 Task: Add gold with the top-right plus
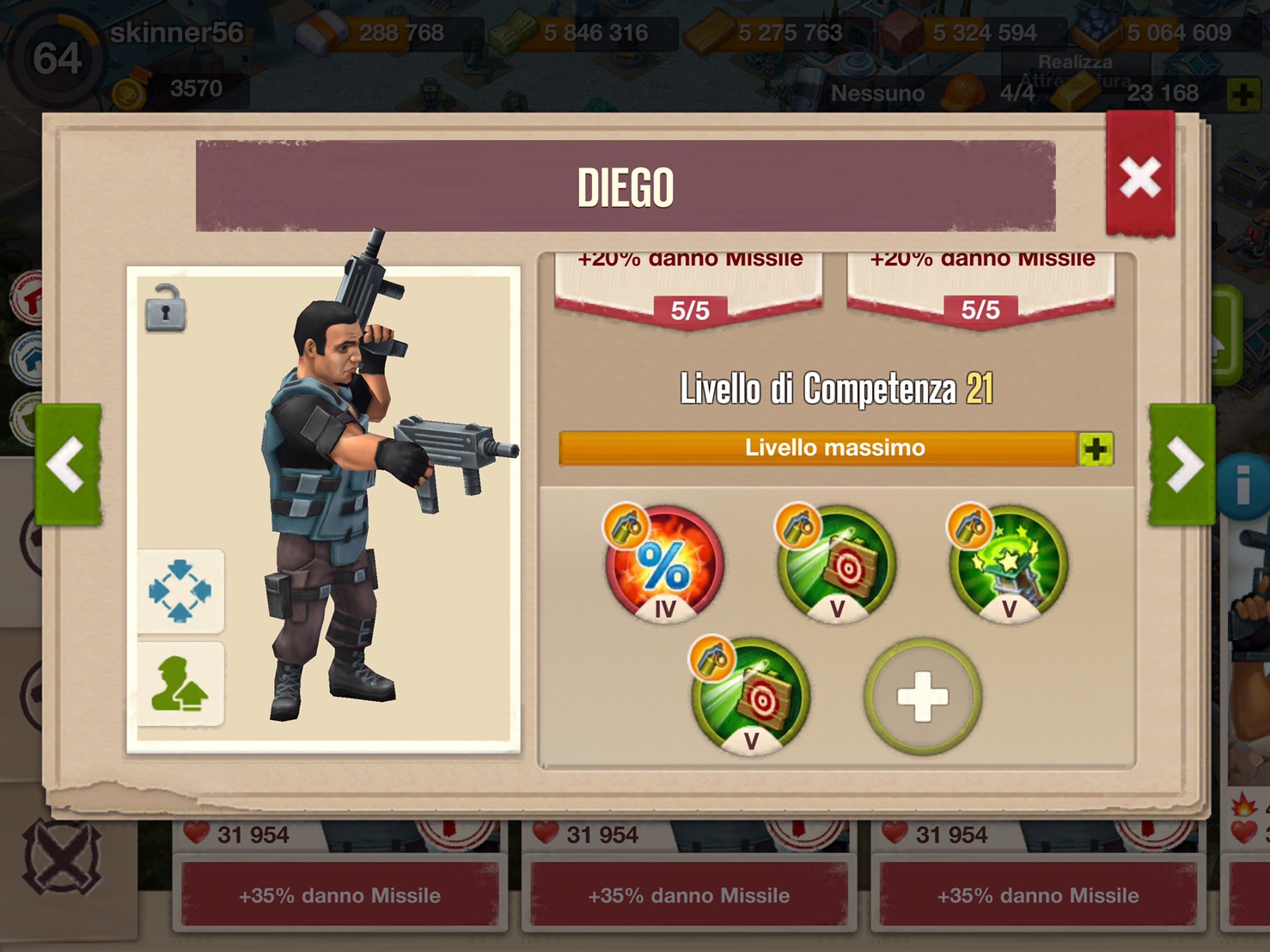tap(1243, 94)
